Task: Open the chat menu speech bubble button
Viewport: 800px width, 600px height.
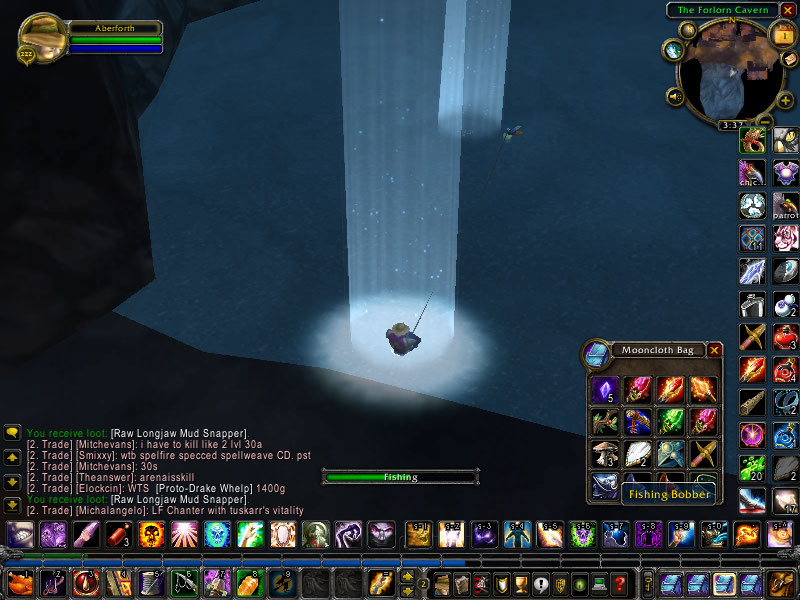Action: (x=13, y=432)
